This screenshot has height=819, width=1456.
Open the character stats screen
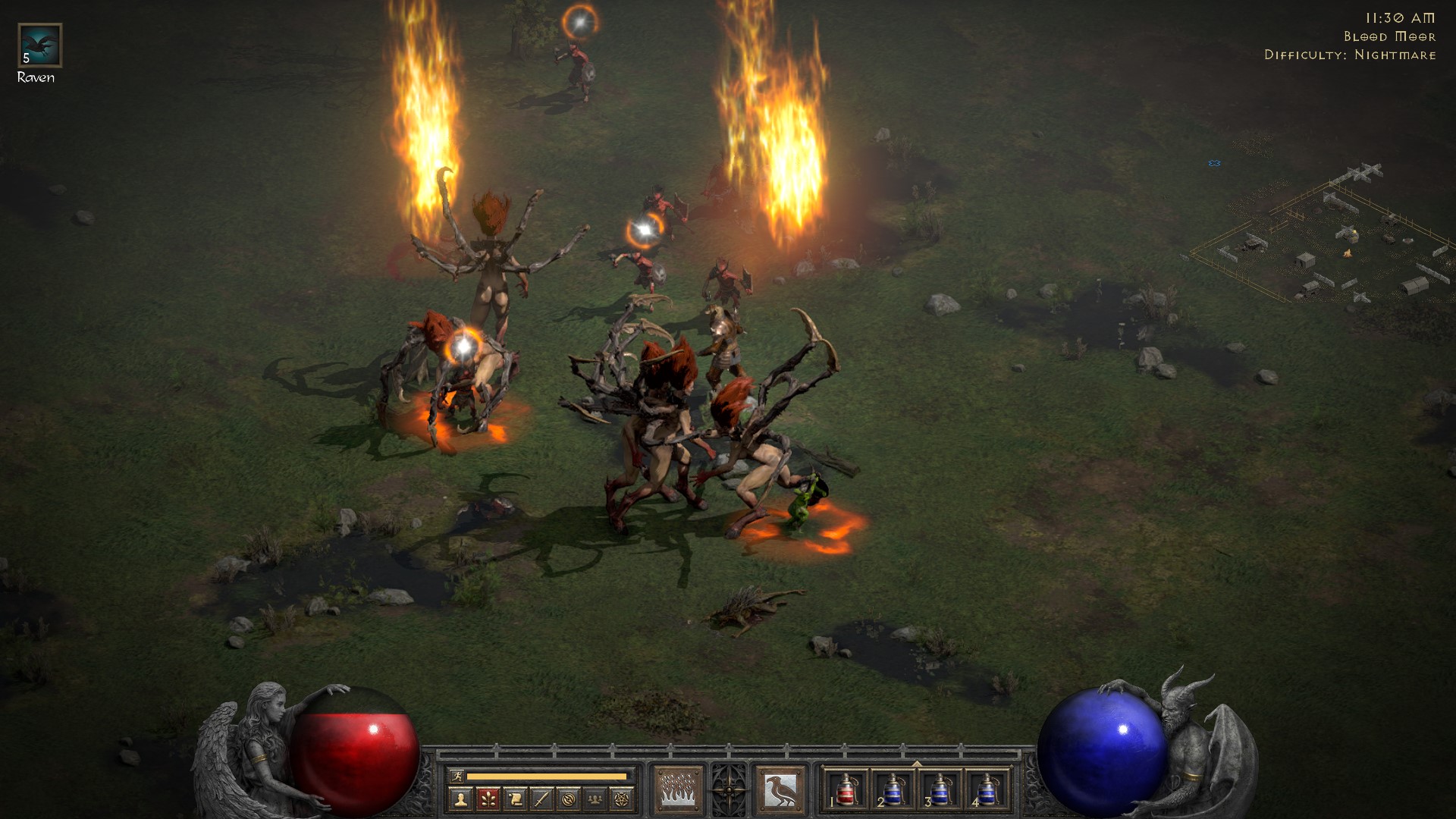[x=461, y=799]
